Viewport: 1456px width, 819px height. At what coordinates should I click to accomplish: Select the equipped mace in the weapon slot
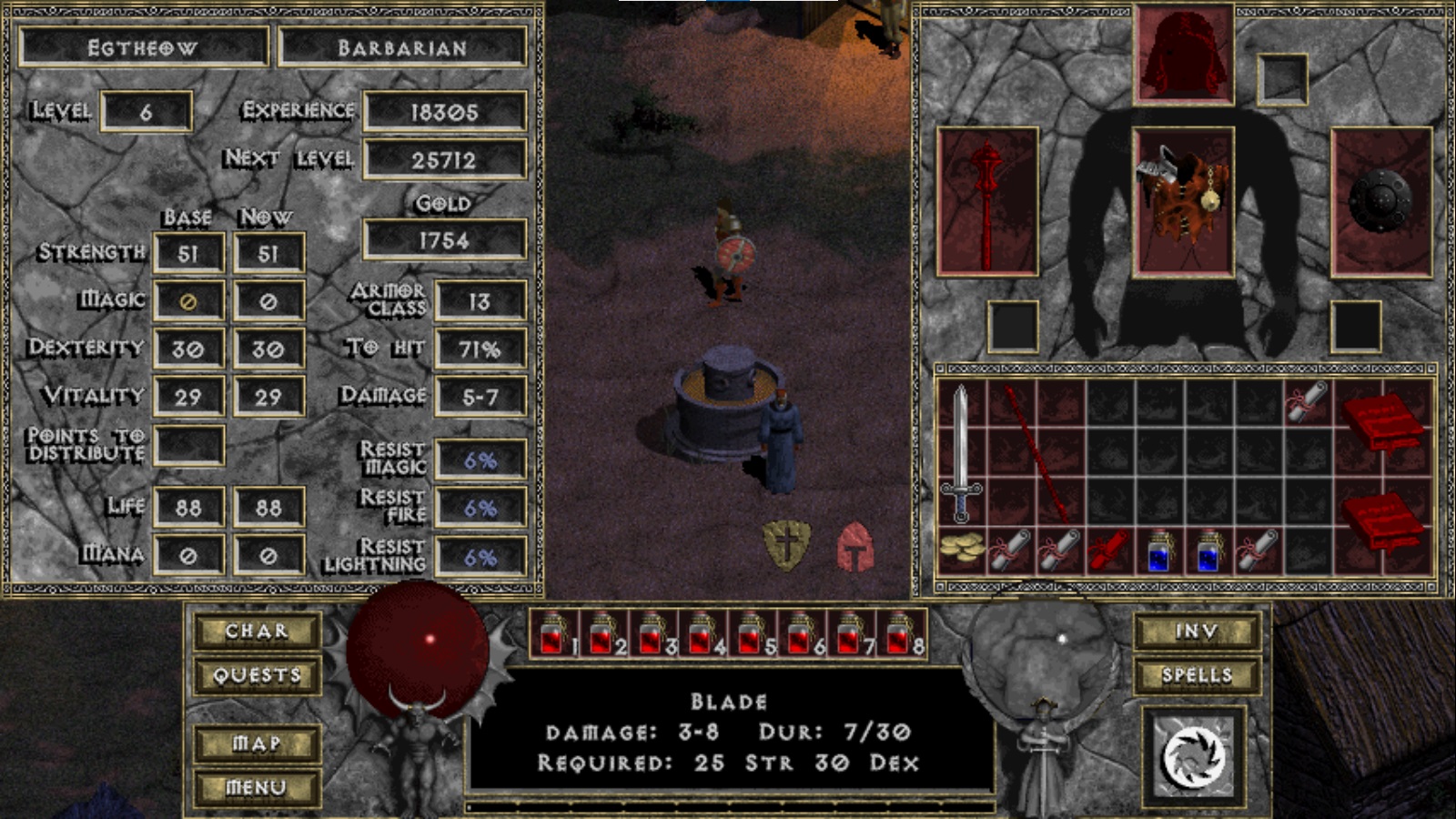point(988,198)
